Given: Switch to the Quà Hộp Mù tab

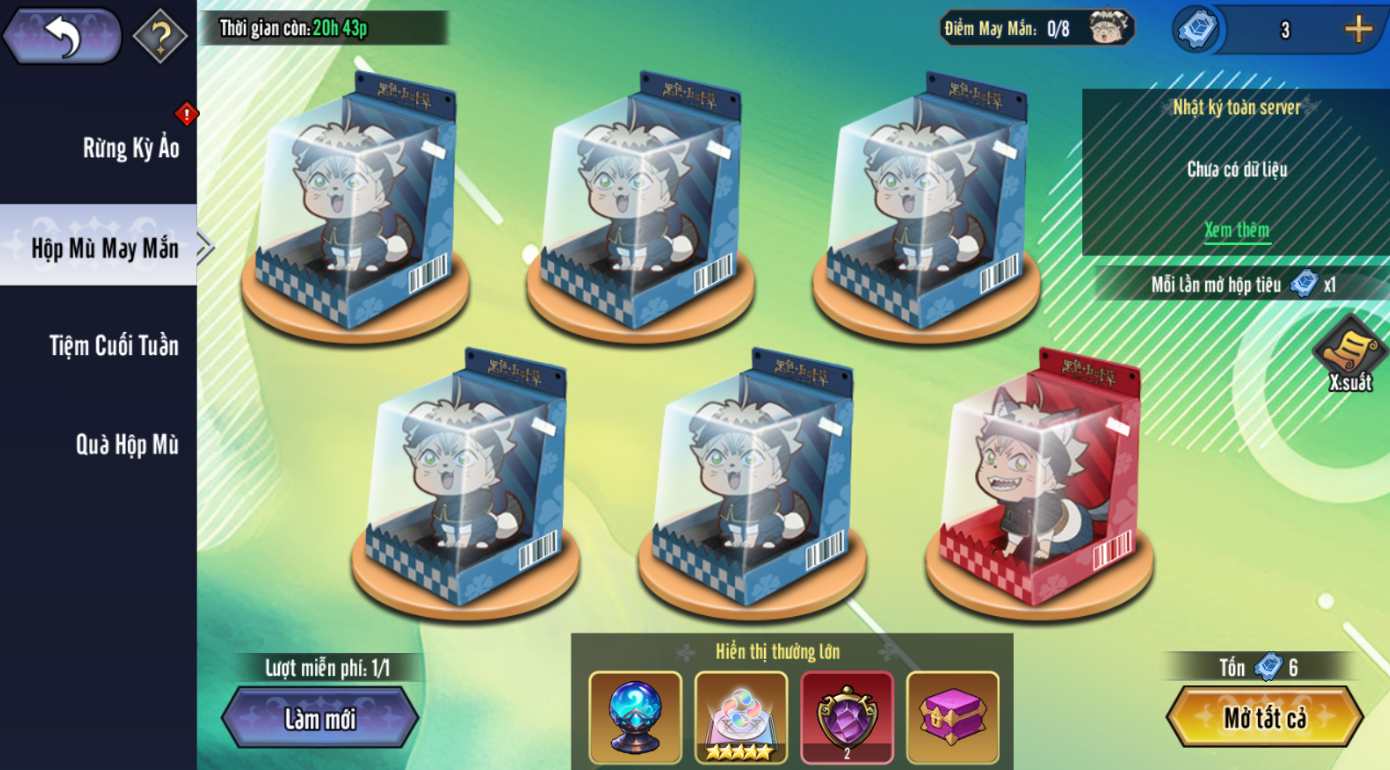Looking at the screenshot, I should coord(127,444).
